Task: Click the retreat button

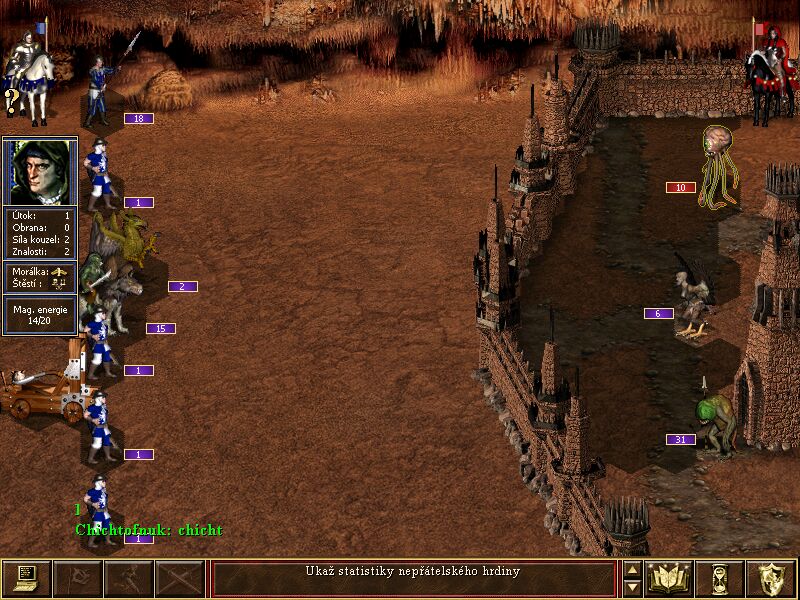Action: click(129, 579)
